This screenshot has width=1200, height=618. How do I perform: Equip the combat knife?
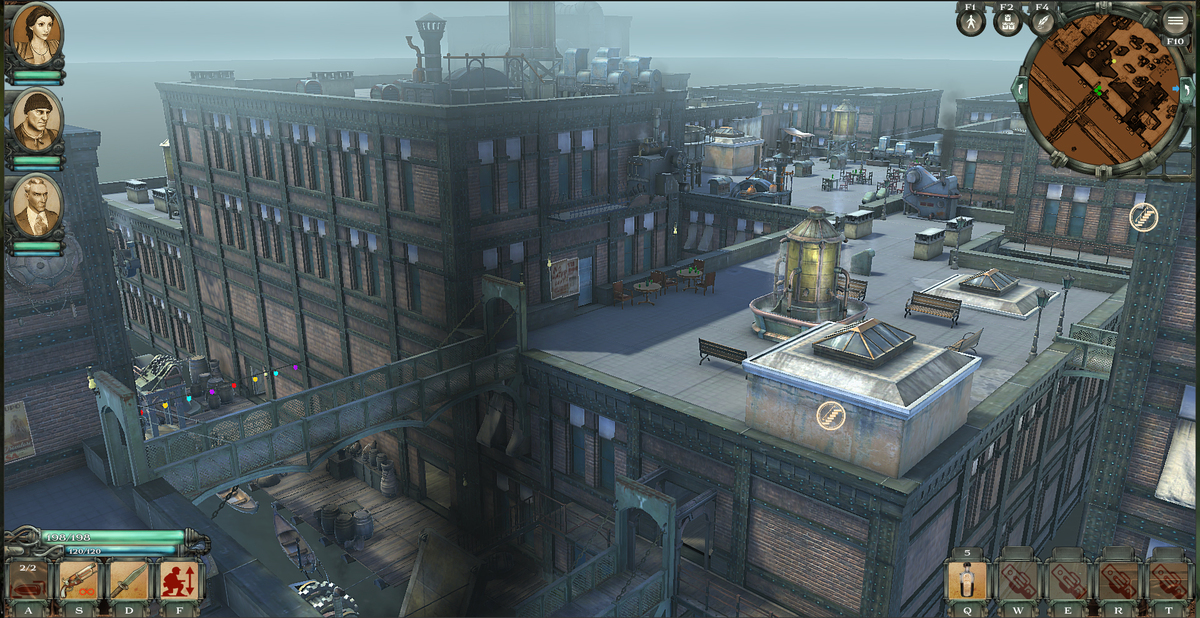click(x=130, y=581)
